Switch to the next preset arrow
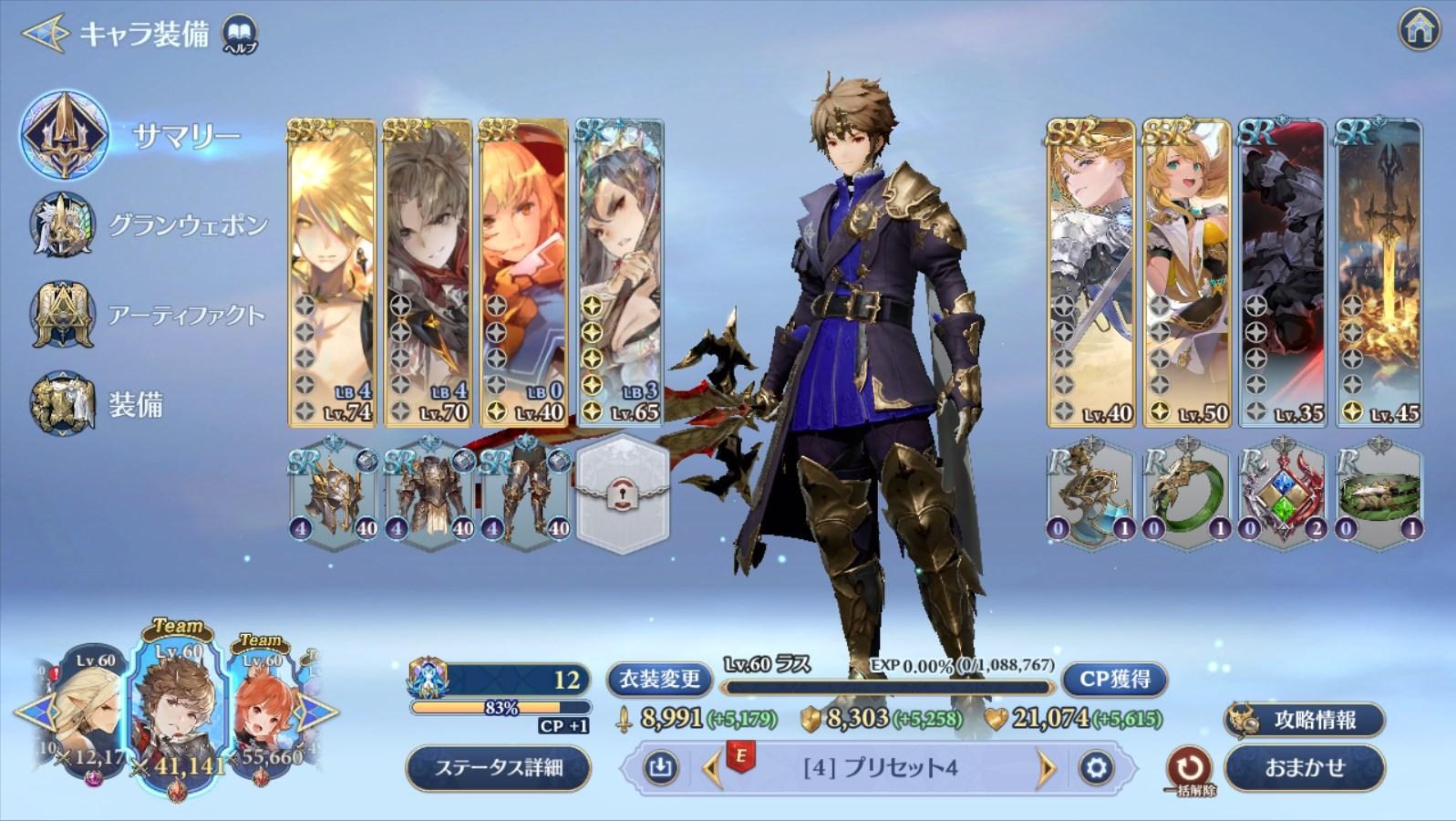Image resolution: width=1456 pixels, height=821 pixels. coord(1046,768)
